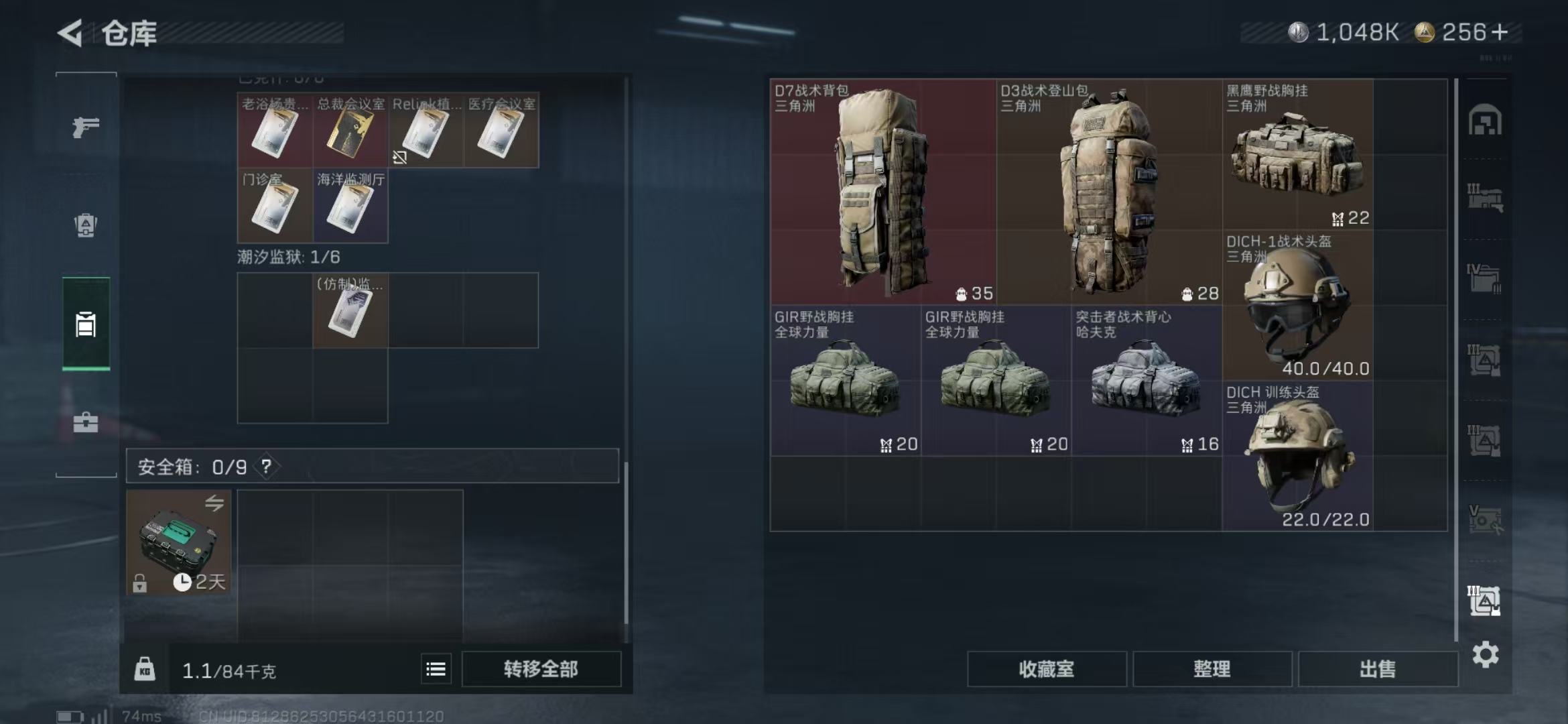
Task: Open the secure container box
Action: point(178,542)
